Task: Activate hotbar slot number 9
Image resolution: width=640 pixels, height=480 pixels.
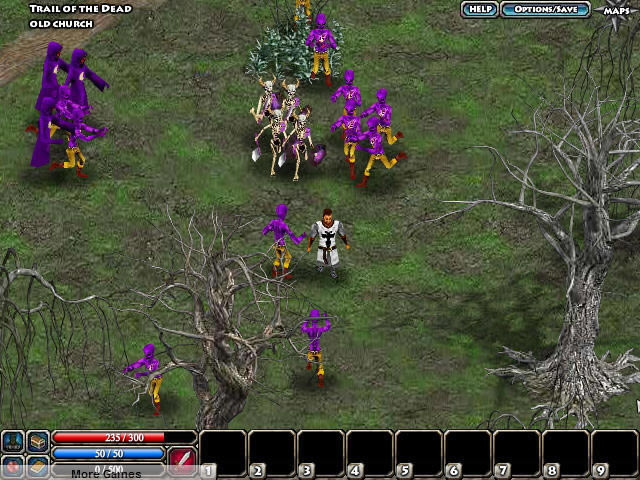Action: click(x=614, y=452)
